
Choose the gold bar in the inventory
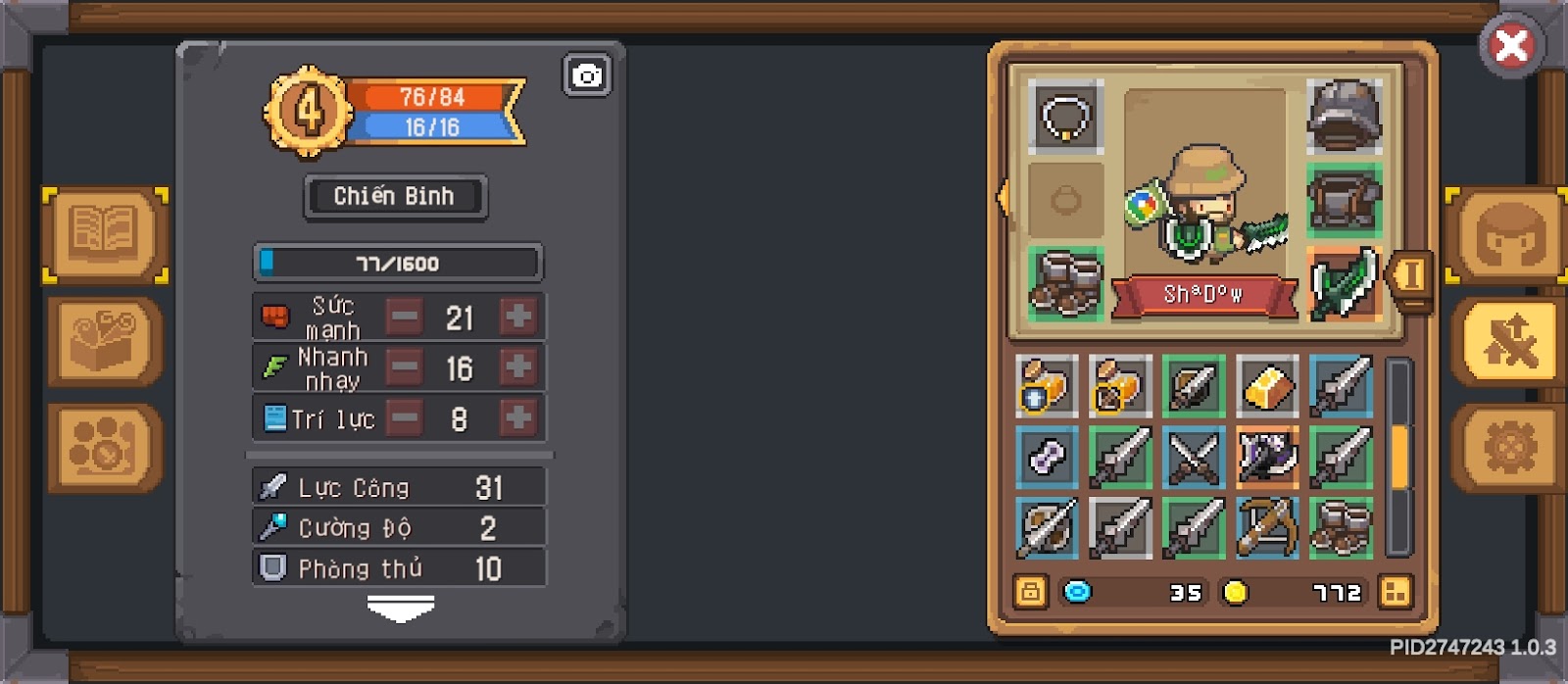pos(1267,386)
